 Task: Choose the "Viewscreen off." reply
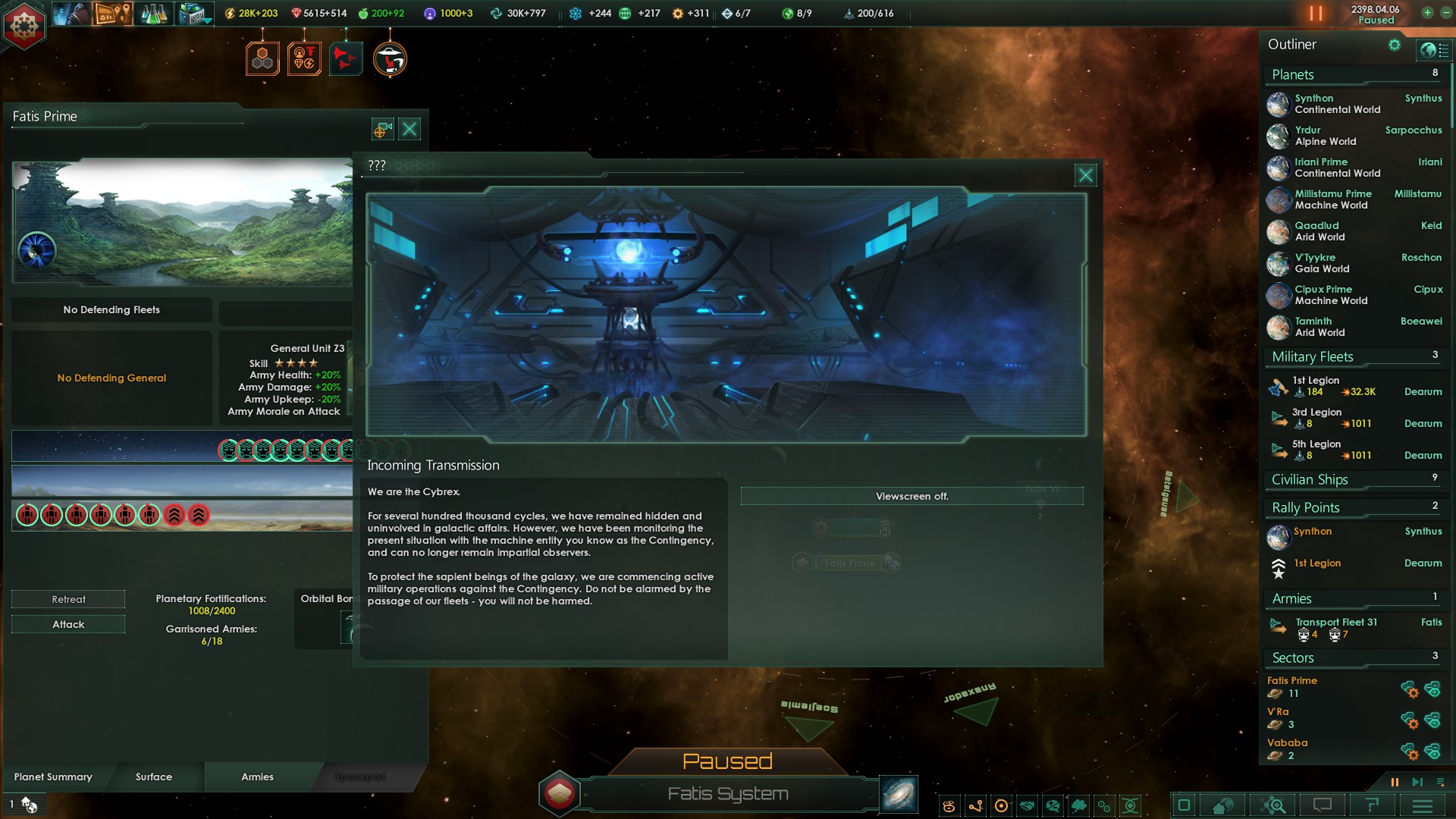[912, 496]
